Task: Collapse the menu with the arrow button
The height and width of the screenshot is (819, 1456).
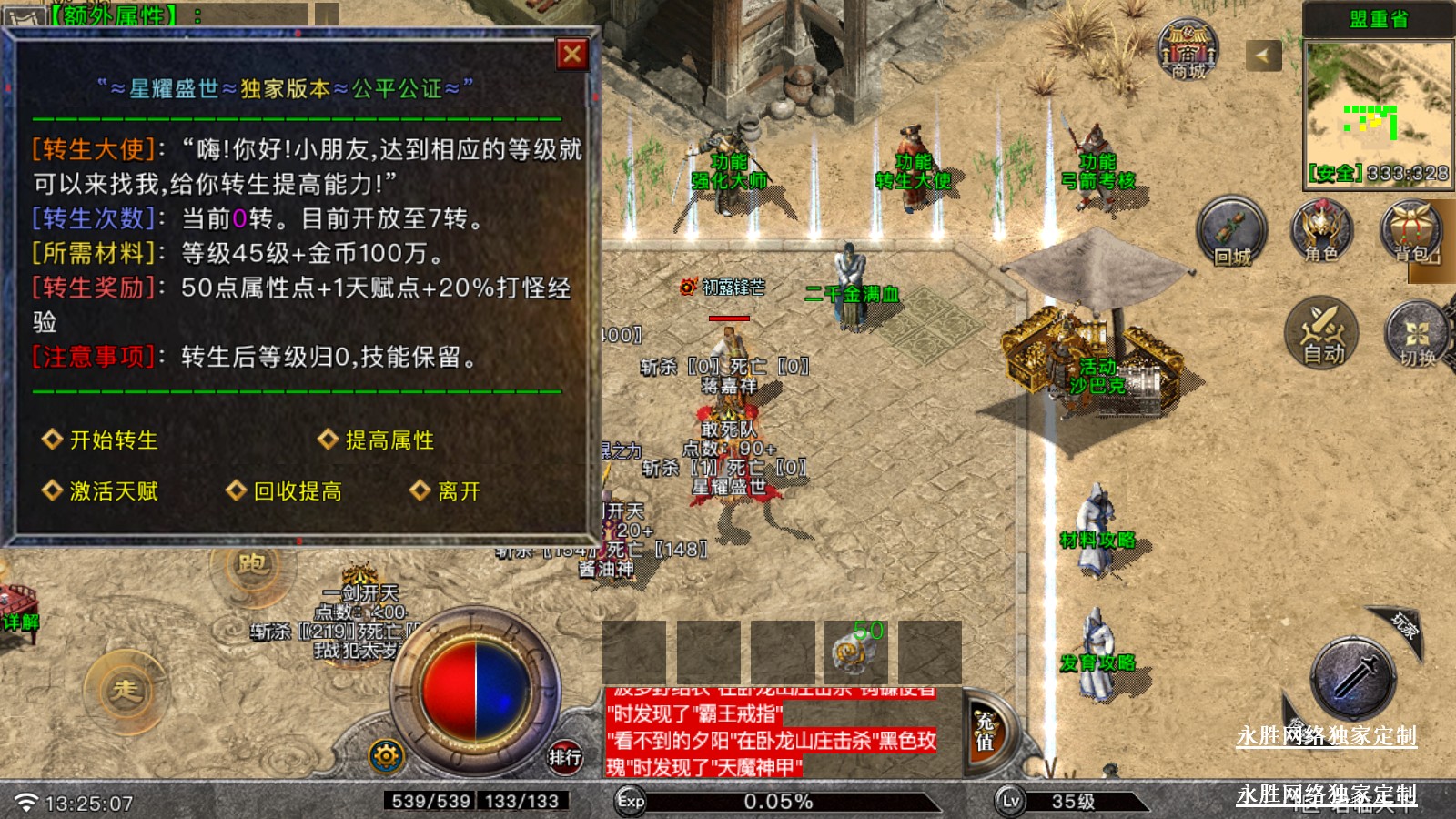Action: coord(1263,56)
